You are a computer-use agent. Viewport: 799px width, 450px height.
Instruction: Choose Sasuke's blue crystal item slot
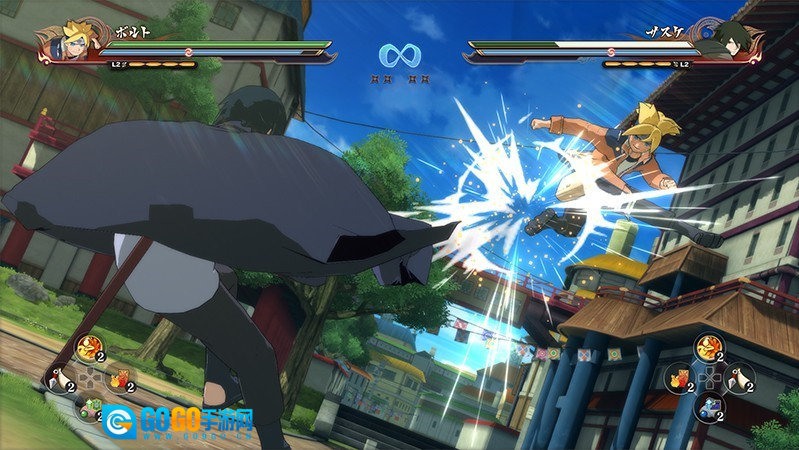tap(709, 406)
